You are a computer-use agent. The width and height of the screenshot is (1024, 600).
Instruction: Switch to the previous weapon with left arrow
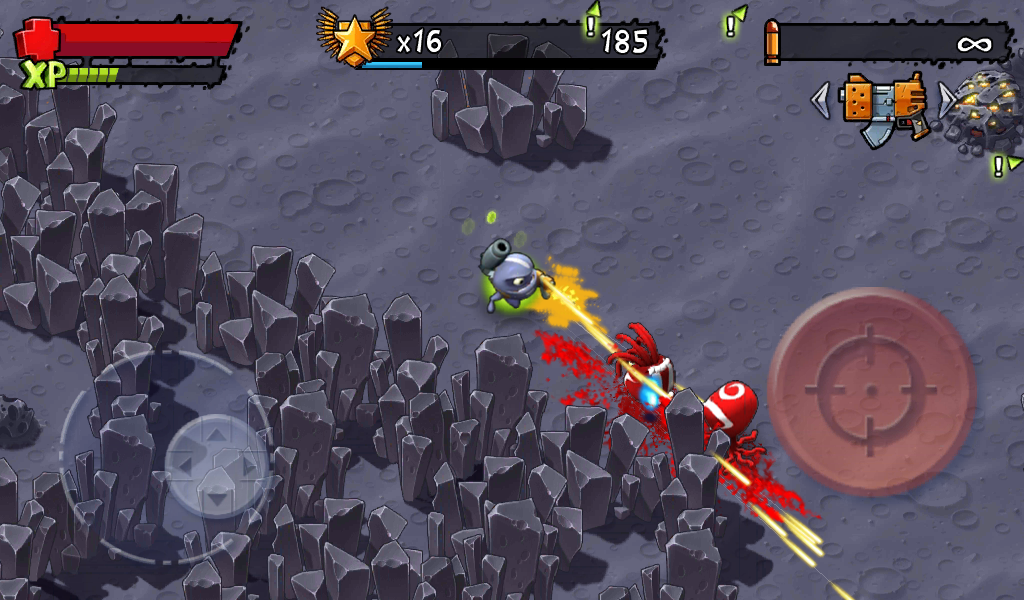(821, 99)
